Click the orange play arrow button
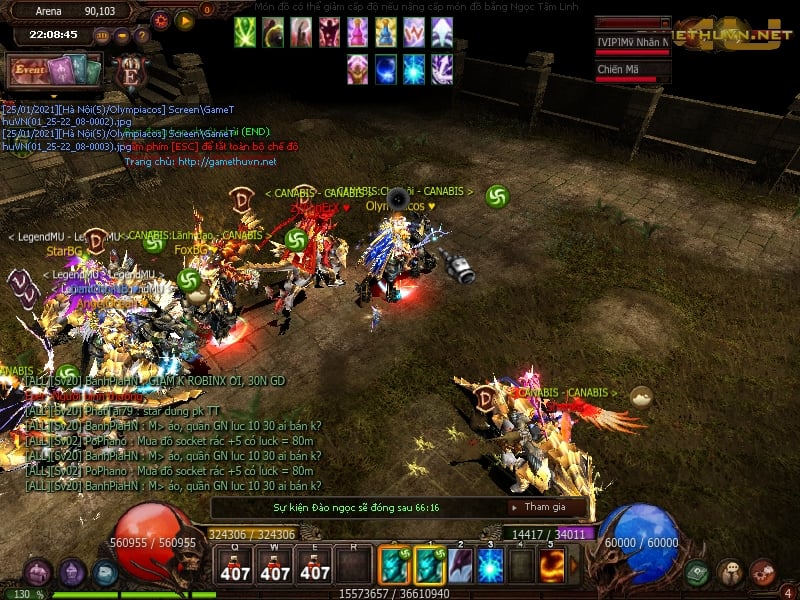The width and height of the screenshot is (800, 600). (185, 20)
